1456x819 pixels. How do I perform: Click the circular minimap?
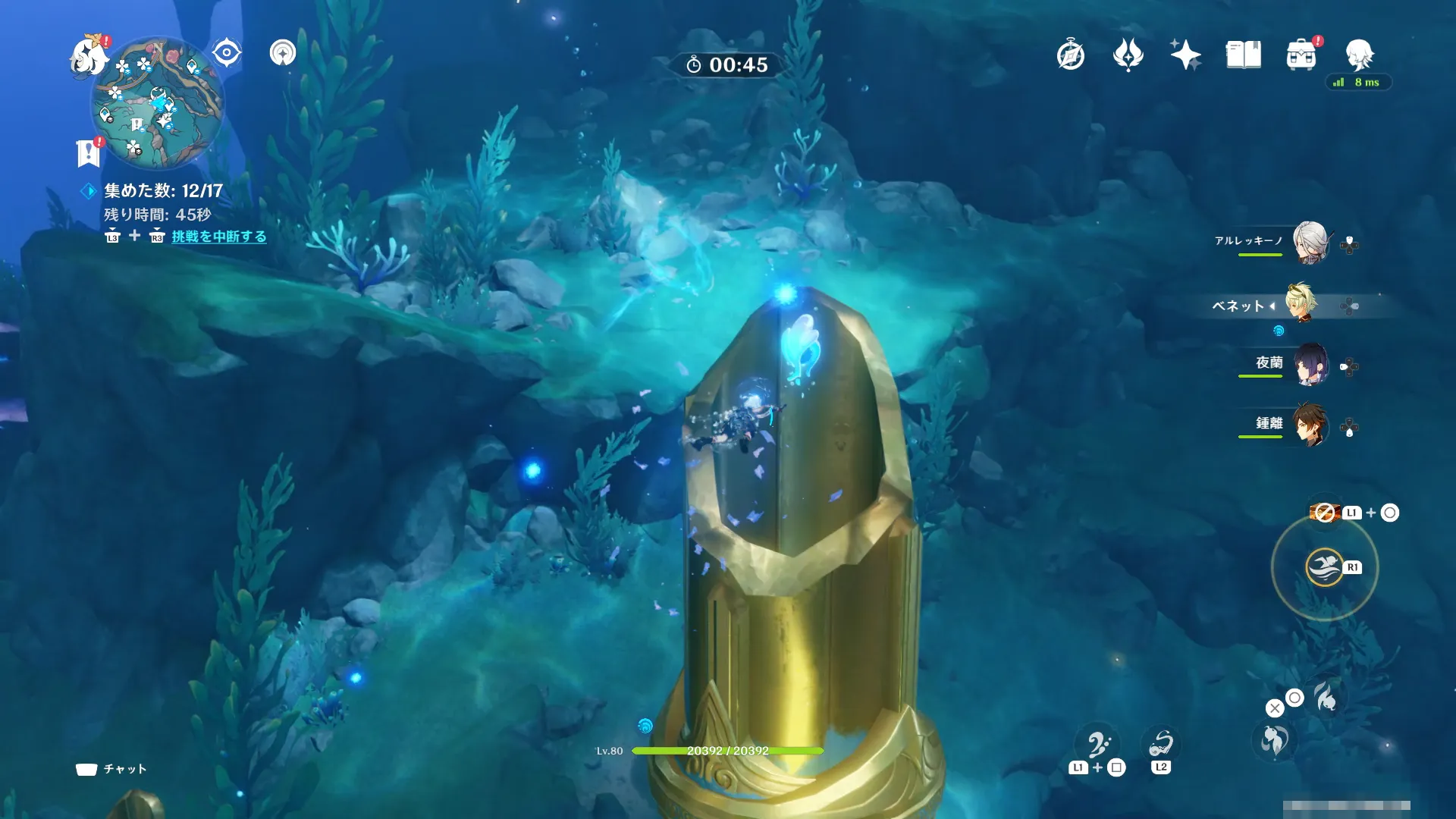pyautogui.click(x=158, y=103)
